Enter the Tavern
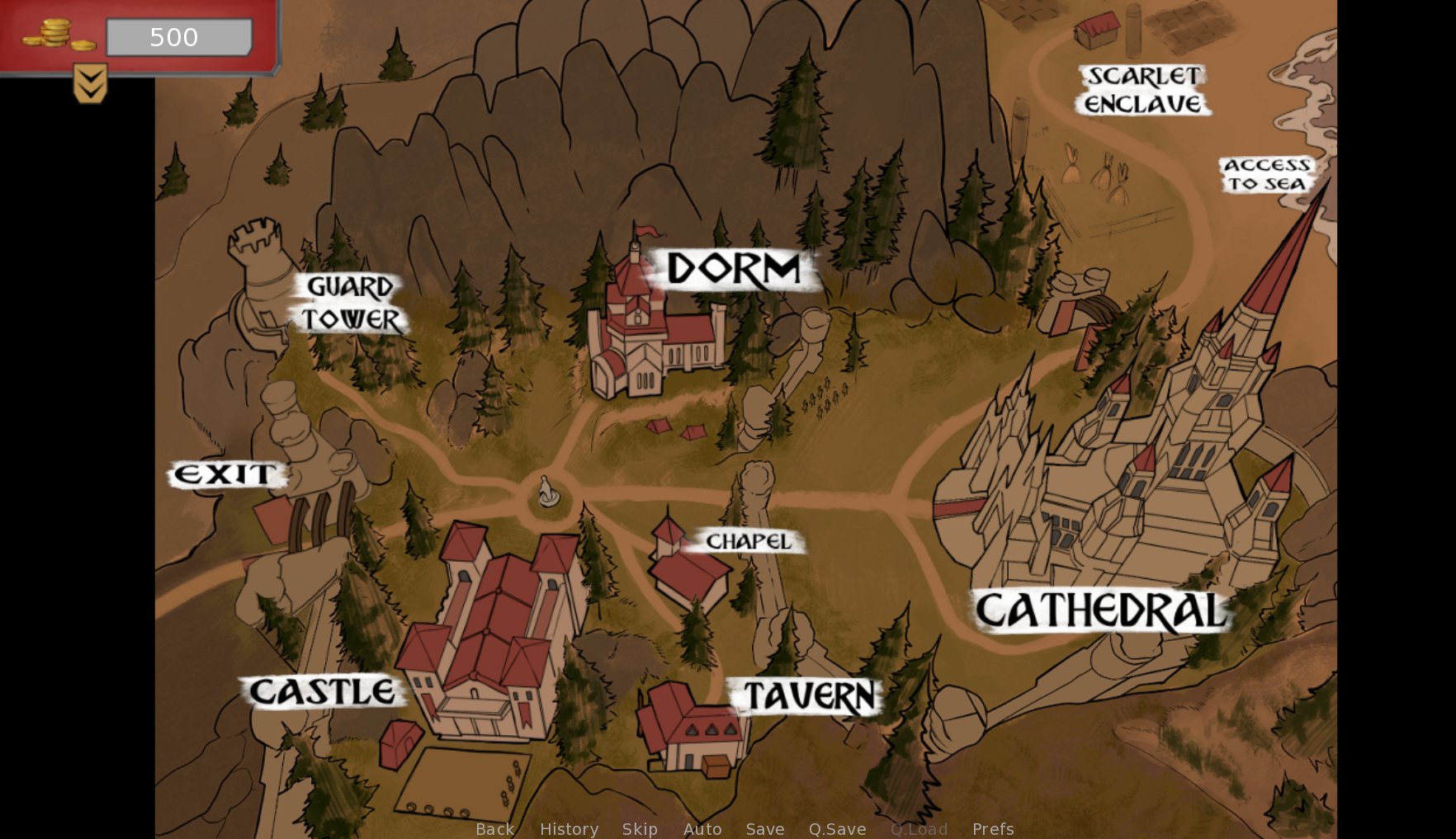This screenshot has width=1456, height=839. [810, 695]
